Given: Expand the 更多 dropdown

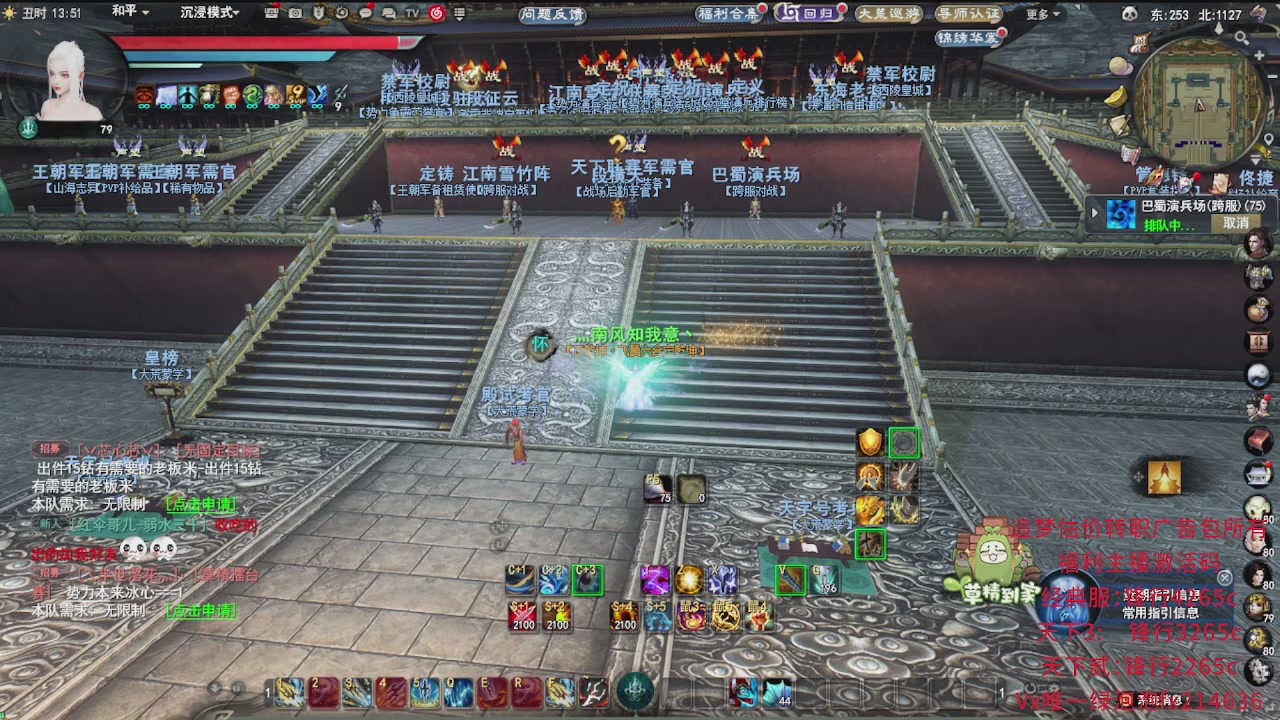Looking at the screenshot, I should pos(1040,14).
